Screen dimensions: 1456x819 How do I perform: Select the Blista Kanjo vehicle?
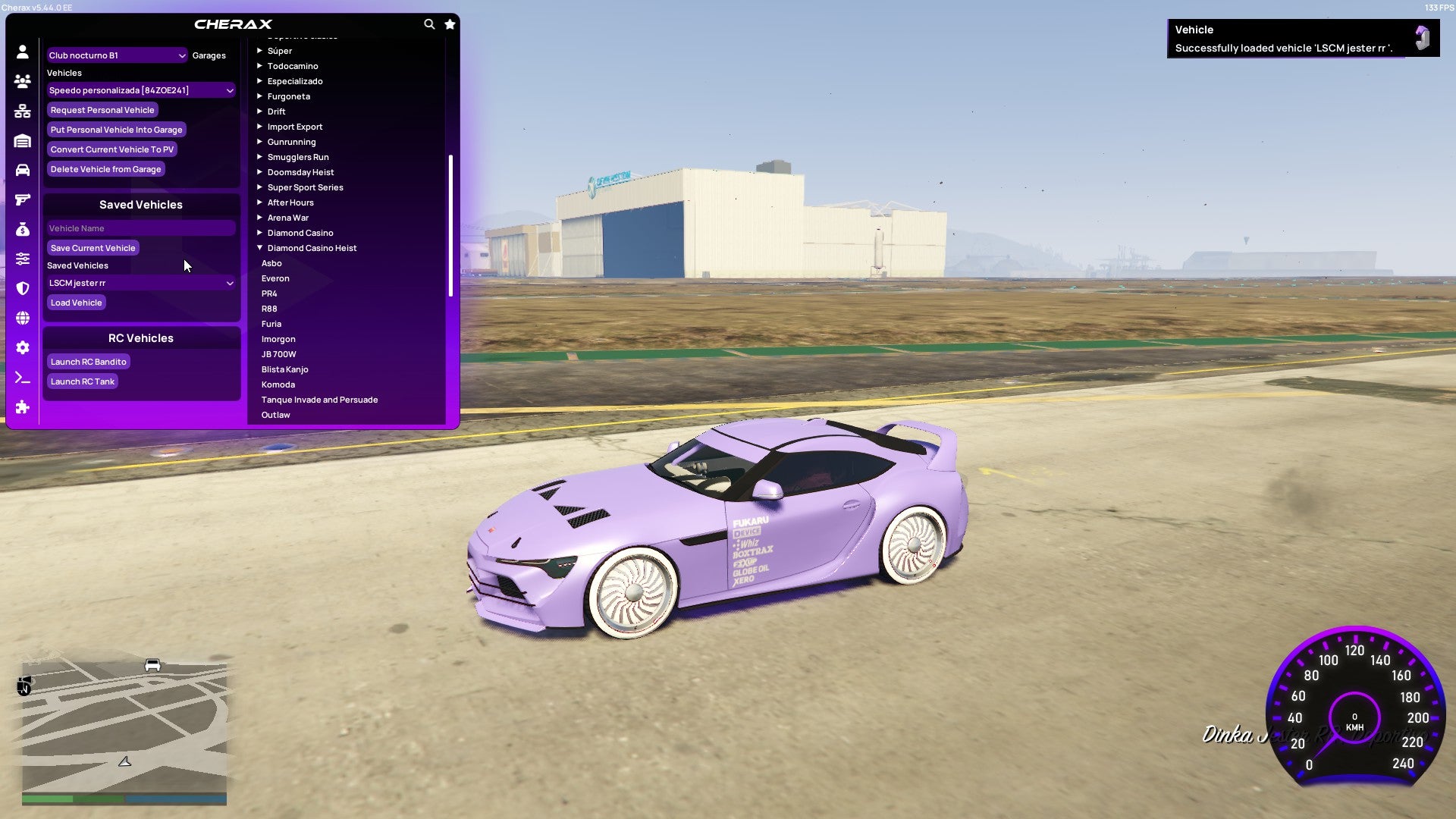(284, 369)
